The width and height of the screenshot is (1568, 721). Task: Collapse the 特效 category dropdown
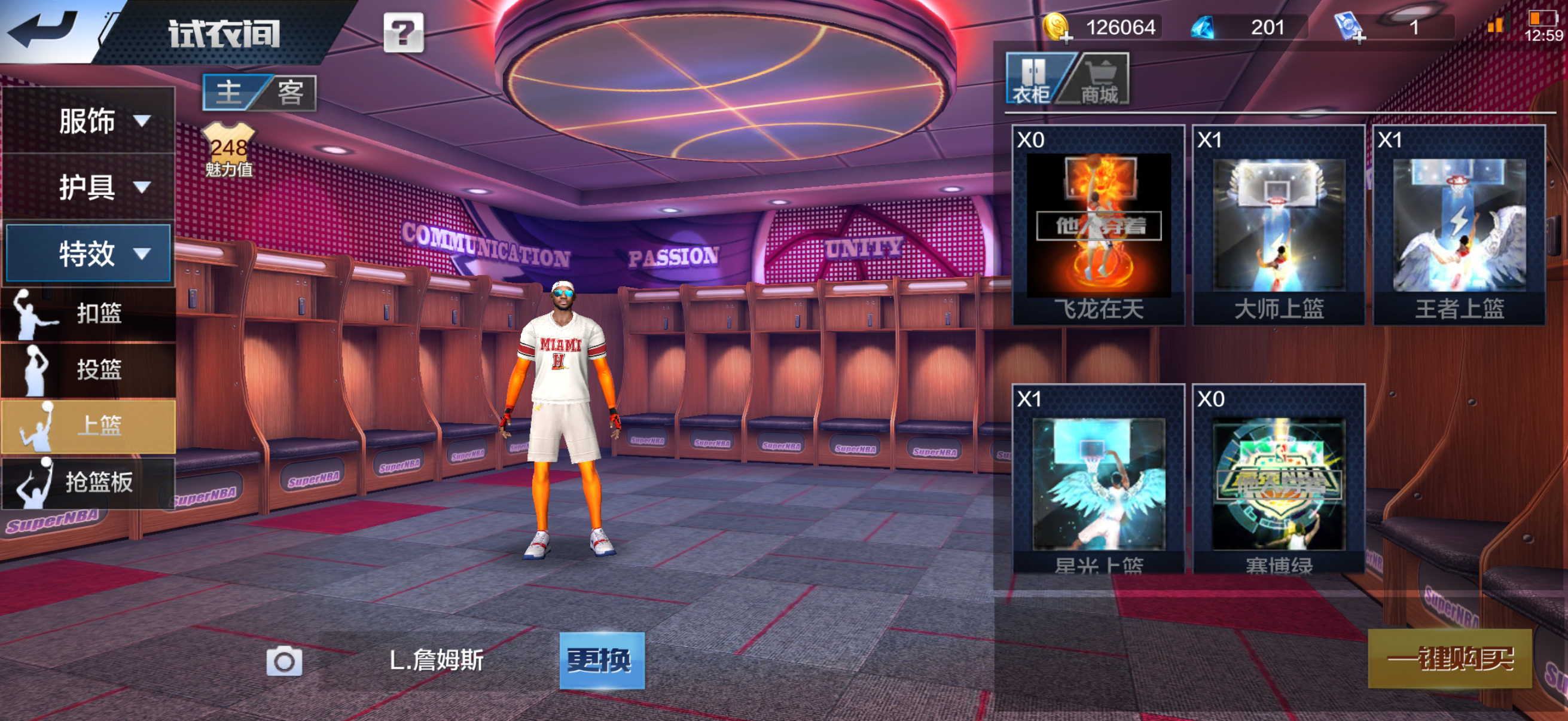89,253
